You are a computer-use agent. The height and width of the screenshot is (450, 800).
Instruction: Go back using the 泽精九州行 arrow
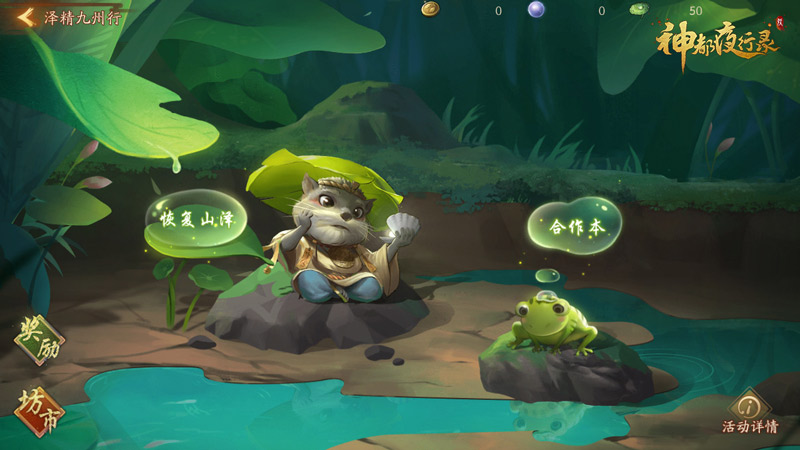point(26,16)
